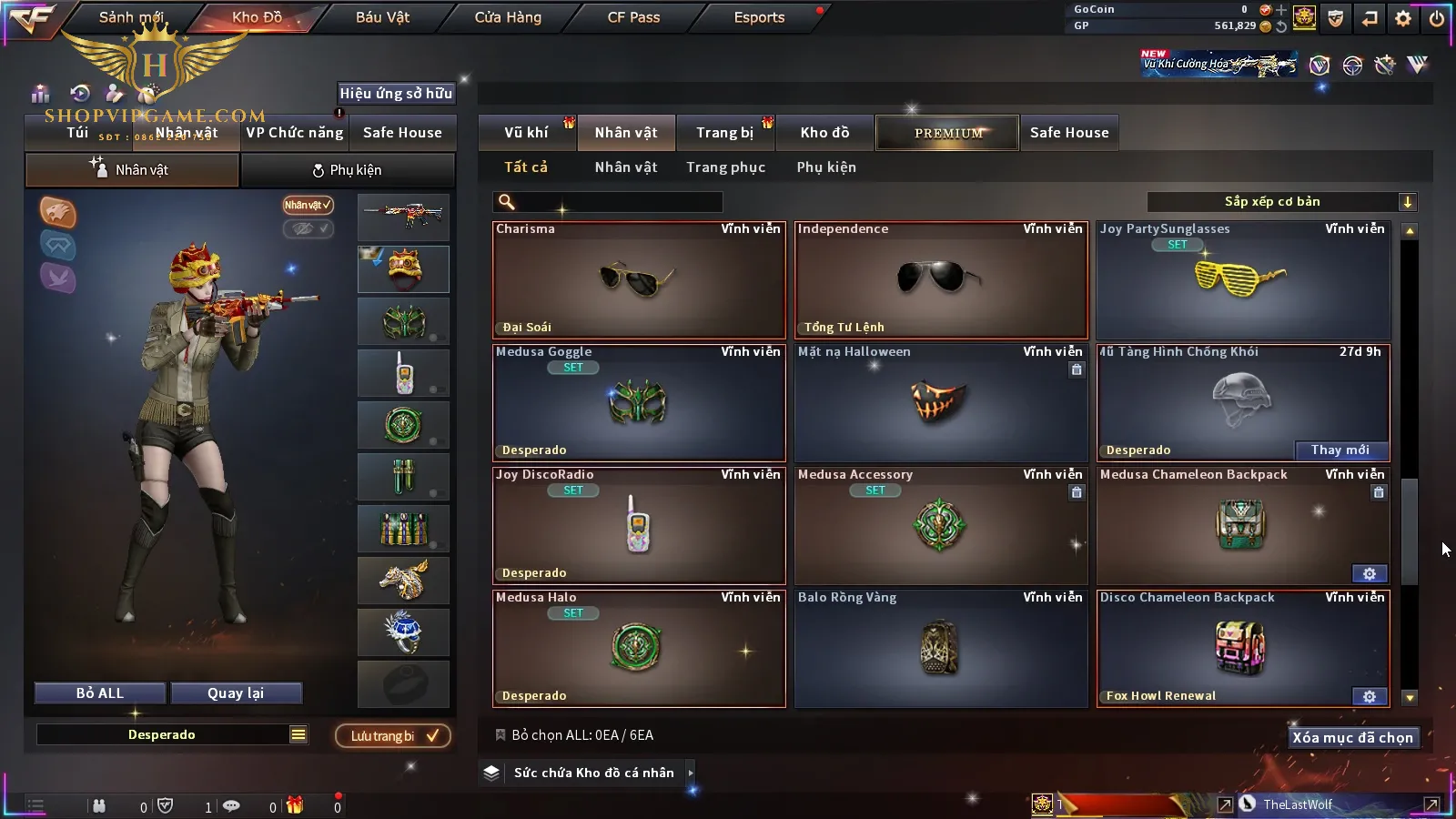The height and width of the screenshot is (819, 1456).
Task: Go to the CF Pass menu
Action: click(x=633, y=17)
